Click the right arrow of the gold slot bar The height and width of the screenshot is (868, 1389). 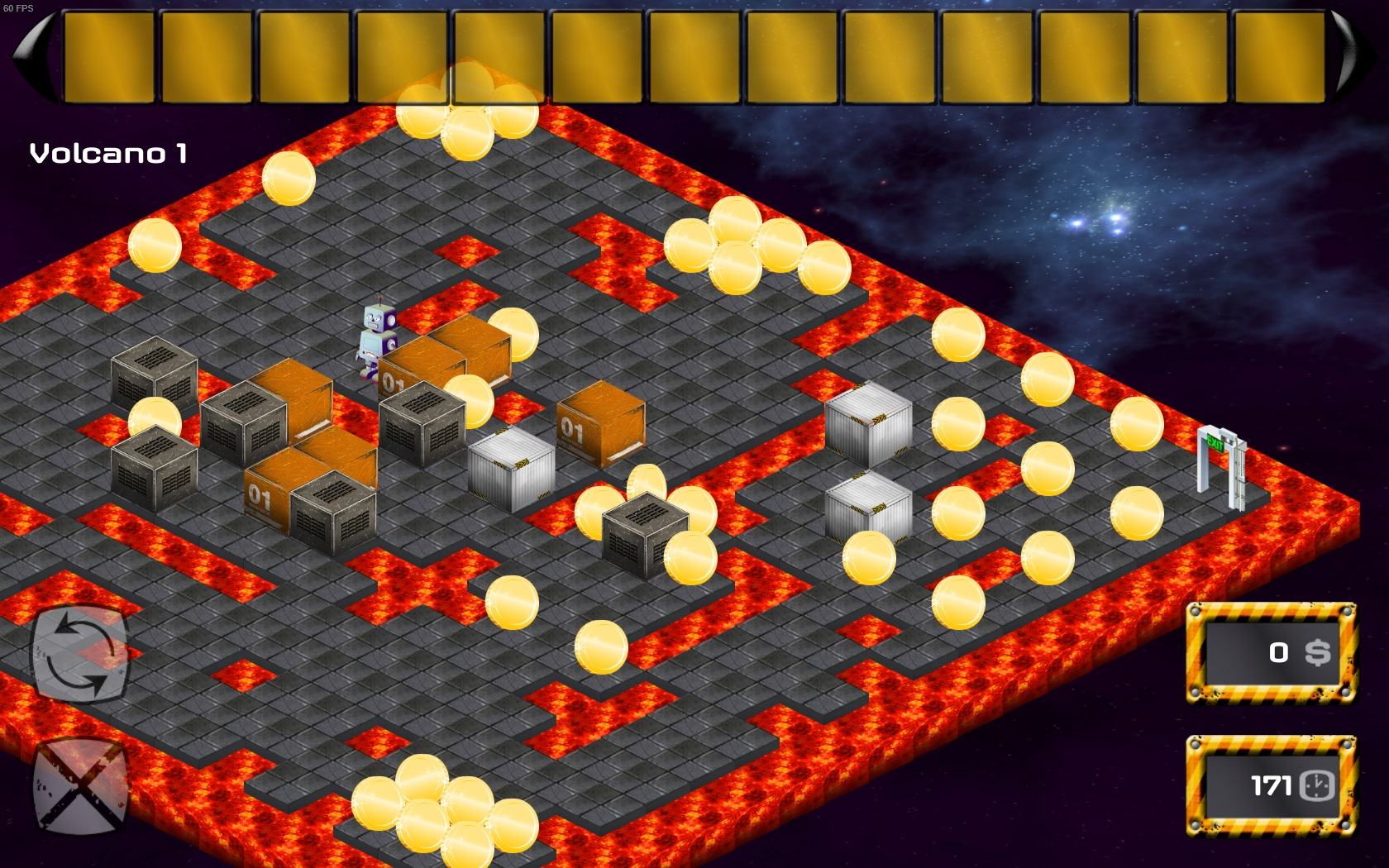pyautogui.click(x=1354, y=56)
